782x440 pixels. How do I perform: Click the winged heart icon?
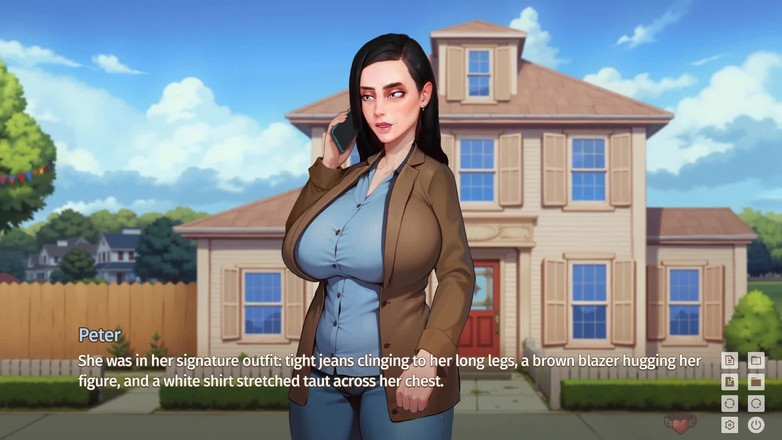point(682,425)
